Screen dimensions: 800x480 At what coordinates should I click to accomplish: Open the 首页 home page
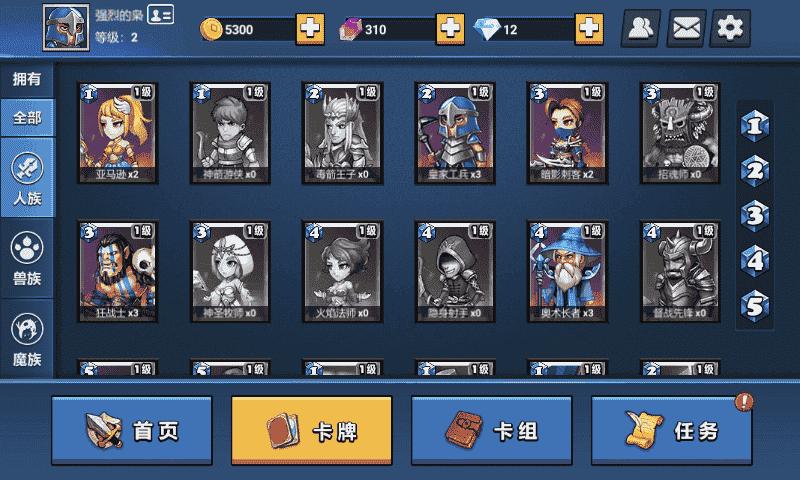click(132, 431)
